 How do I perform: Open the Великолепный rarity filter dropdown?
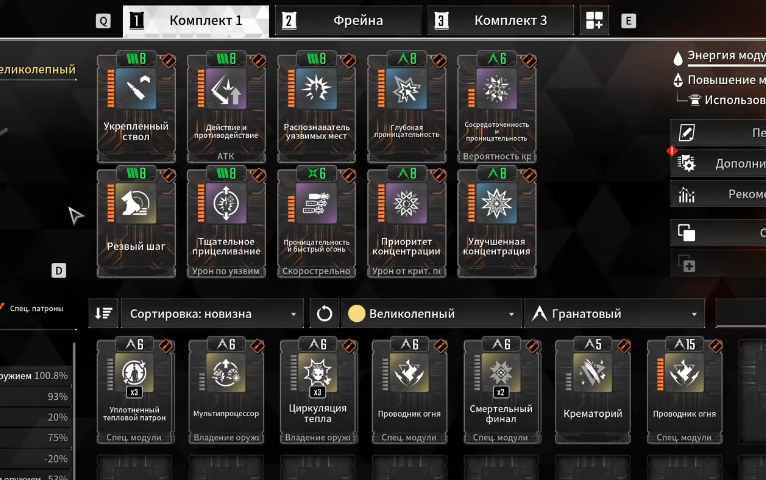tap(432, 313)
